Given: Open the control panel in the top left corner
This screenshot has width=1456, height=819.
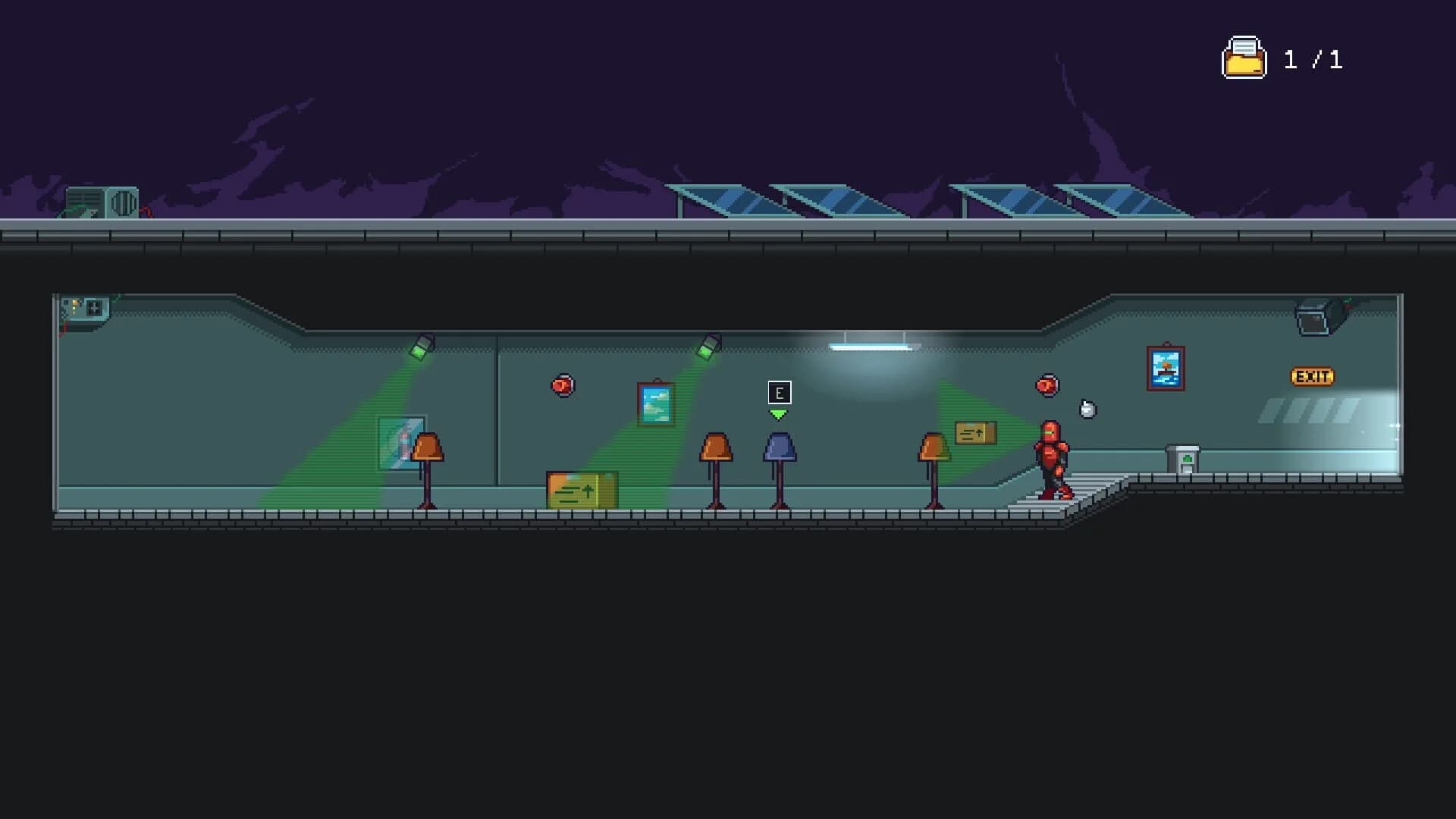Looking at the screenshot, I should click(x=83, y=306).
